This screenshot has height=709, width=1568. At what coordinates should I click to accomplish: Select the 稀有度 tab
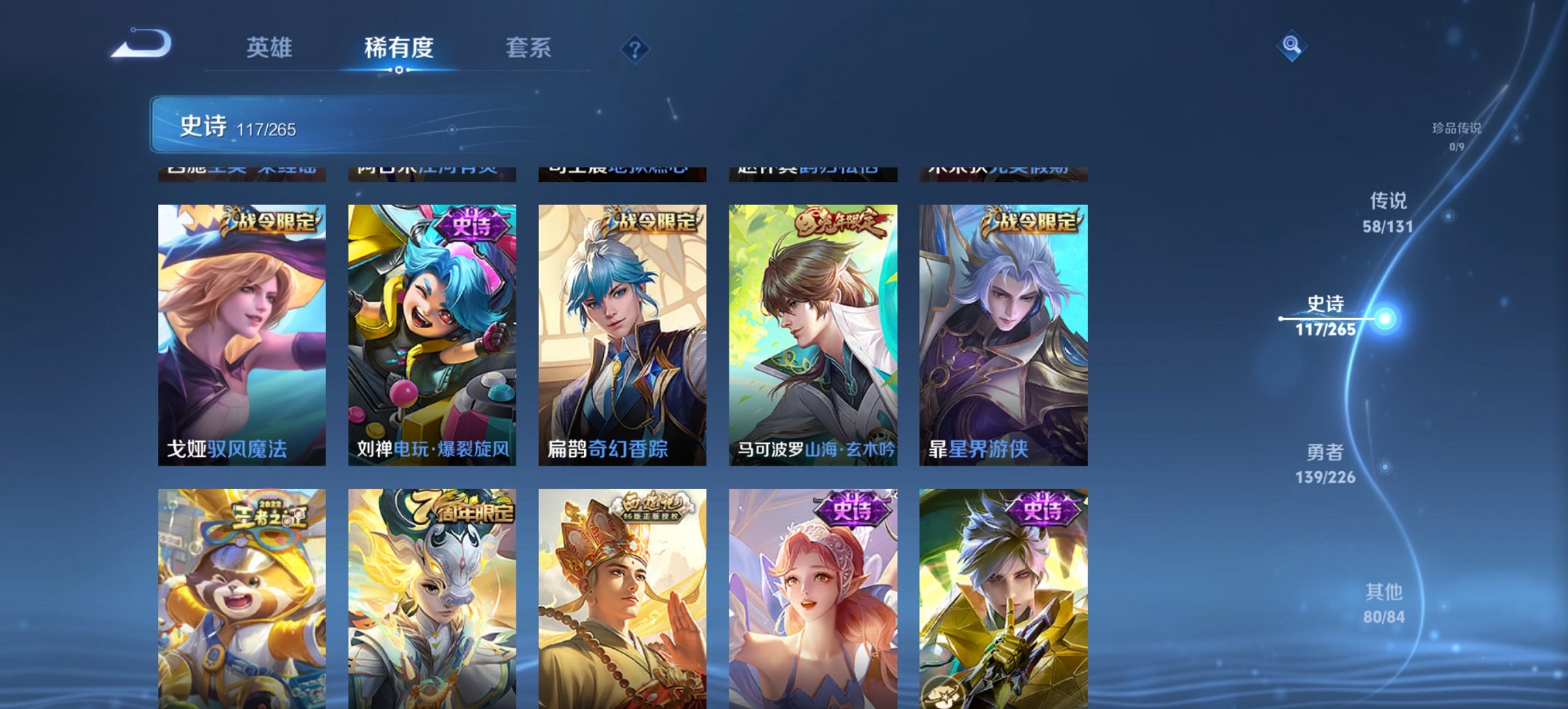pyautogui.click(x=400, y=48)
